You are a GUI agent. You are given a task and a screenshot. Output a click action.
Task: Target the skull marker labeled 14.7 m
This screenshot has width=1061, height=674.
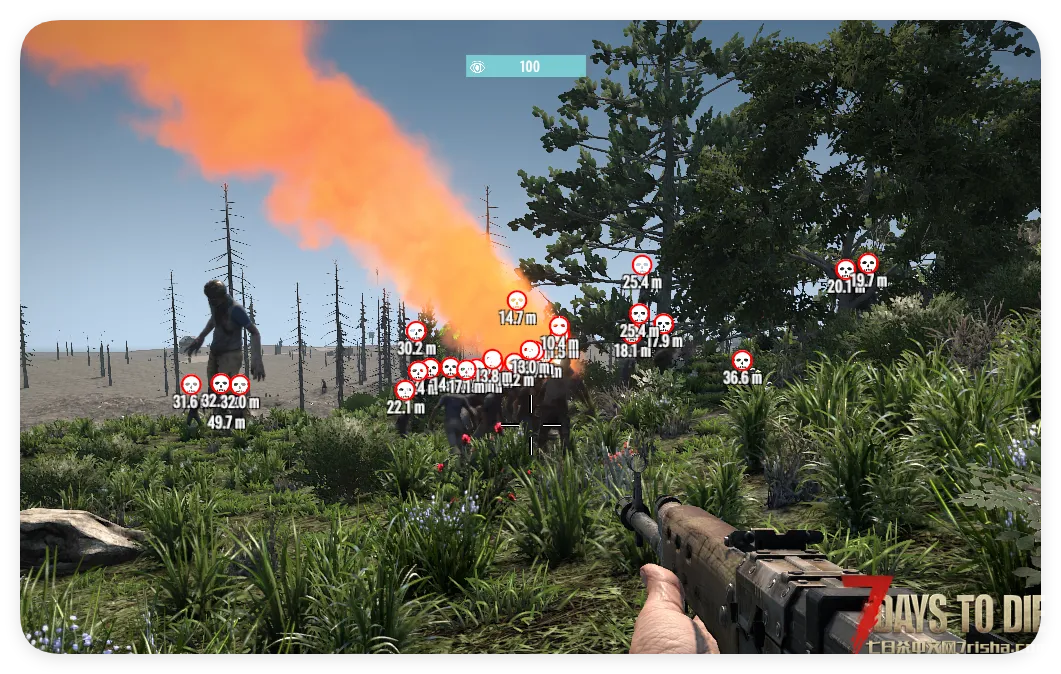(x=516, y=300)
